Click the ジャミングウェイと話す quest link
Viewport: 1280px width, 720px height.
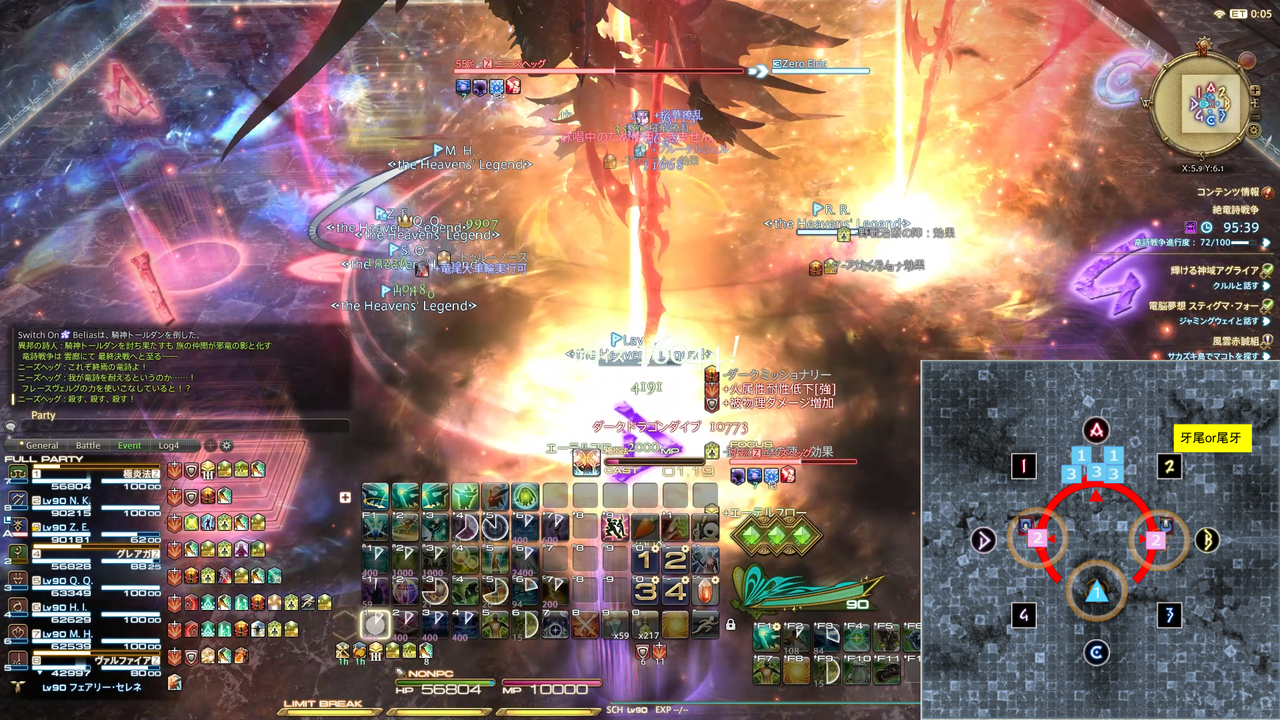pos(1218,320)
